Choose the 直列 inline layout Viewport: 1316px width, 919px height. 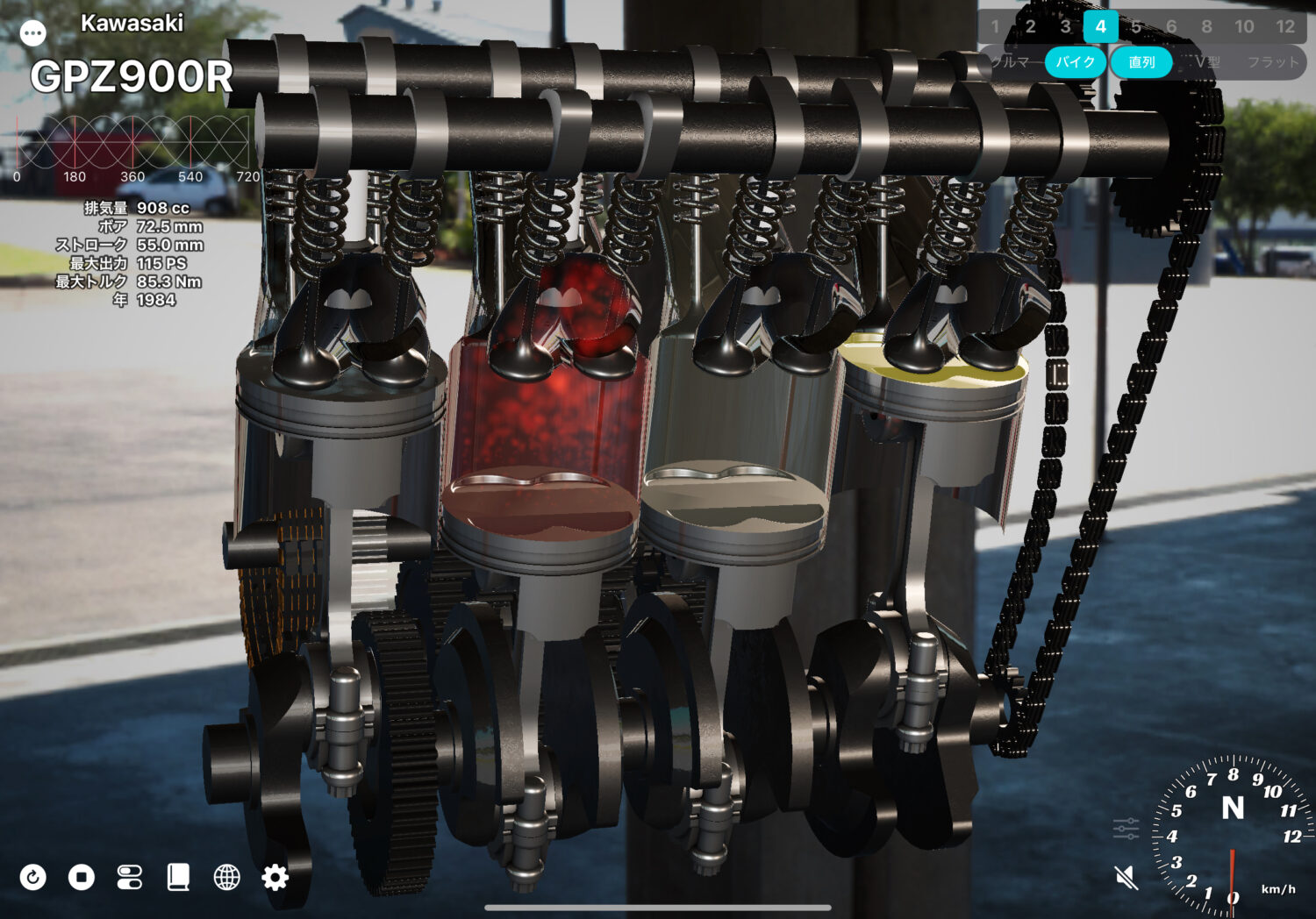[x=1141, y=62]
